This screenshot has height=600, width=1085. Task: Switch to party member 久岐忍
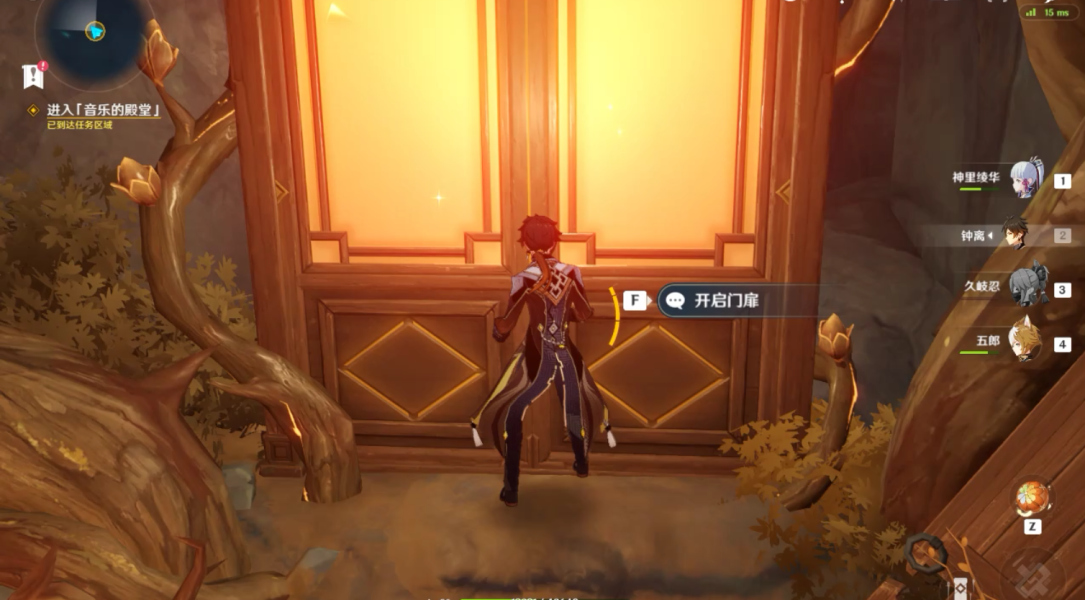(x=1026, y=288)
